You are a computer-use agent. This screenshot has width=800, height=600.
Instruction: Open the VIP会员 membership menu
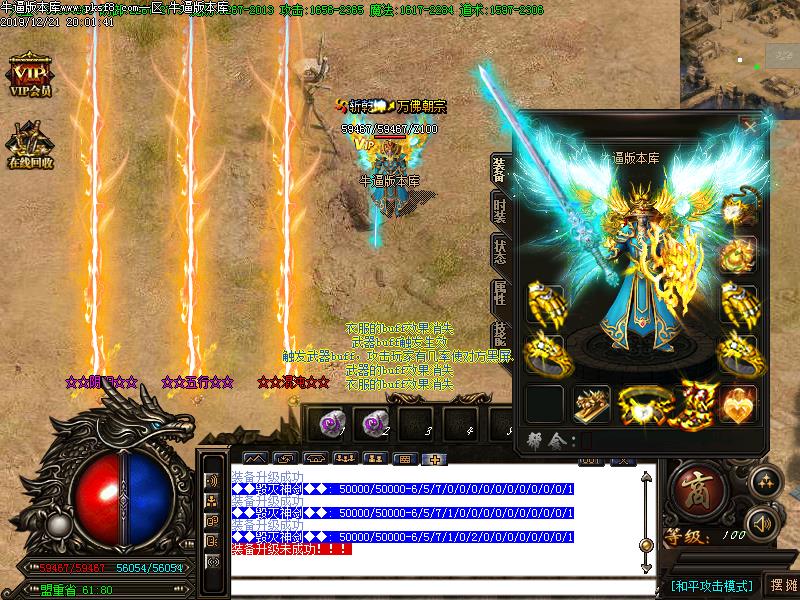[30, 75]
